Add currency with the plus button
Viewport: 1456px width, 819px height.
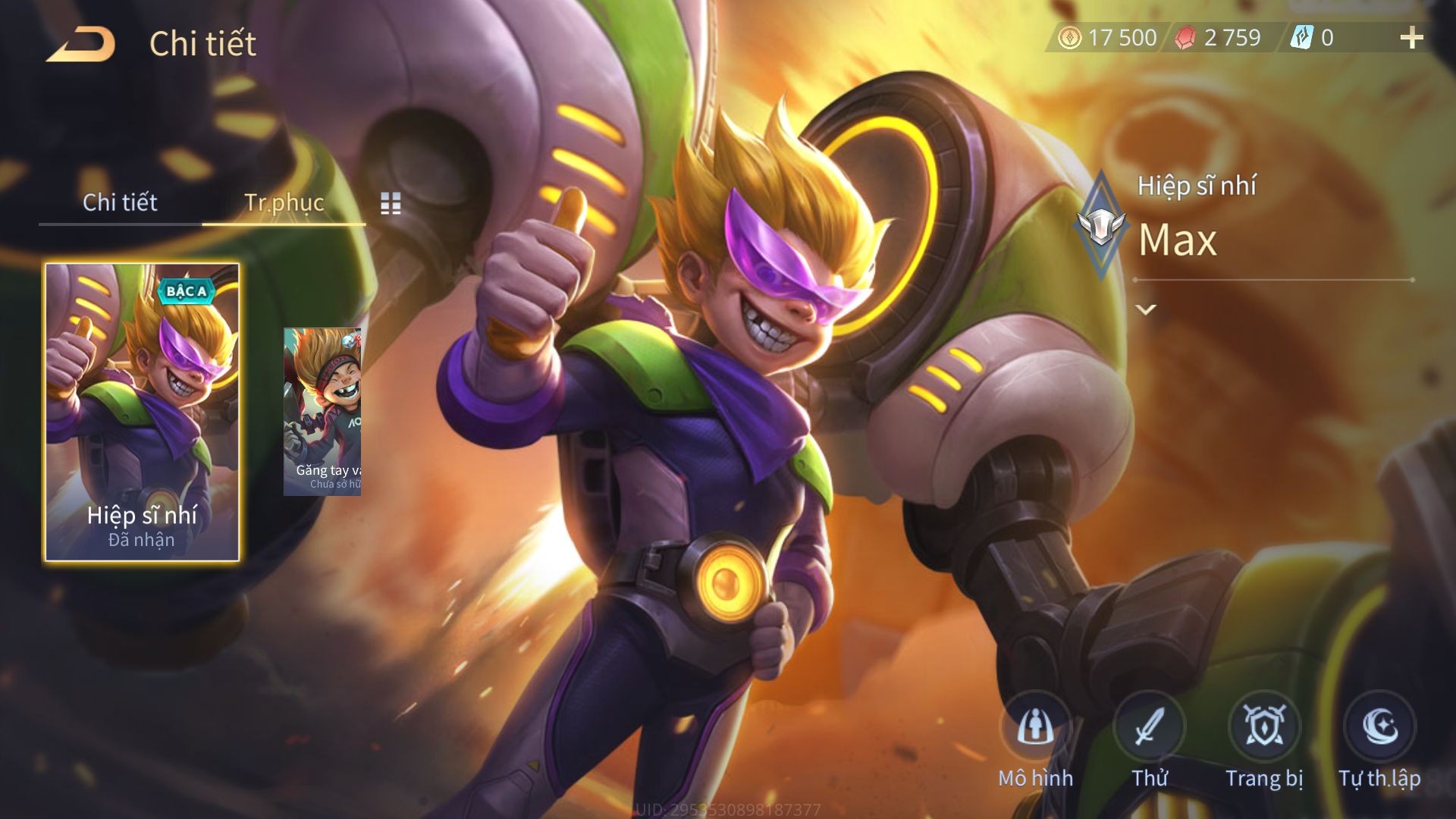1411,38
